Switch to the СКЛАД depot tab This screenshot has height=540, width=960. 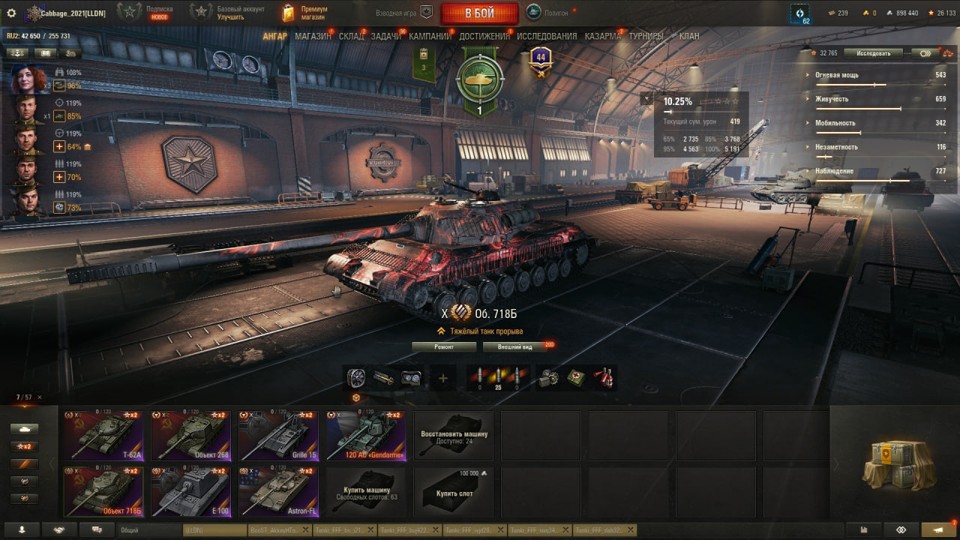coord(351,37)
